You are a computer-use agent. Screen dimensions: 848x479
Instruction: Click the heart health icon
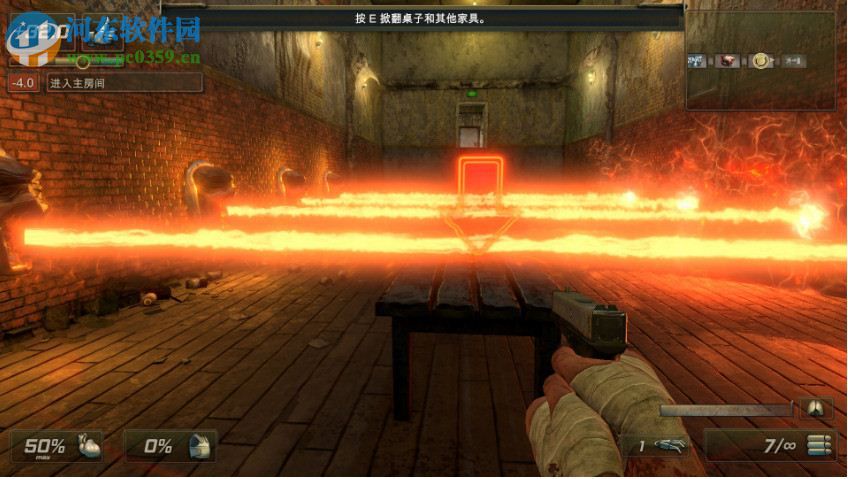point(87,446)
